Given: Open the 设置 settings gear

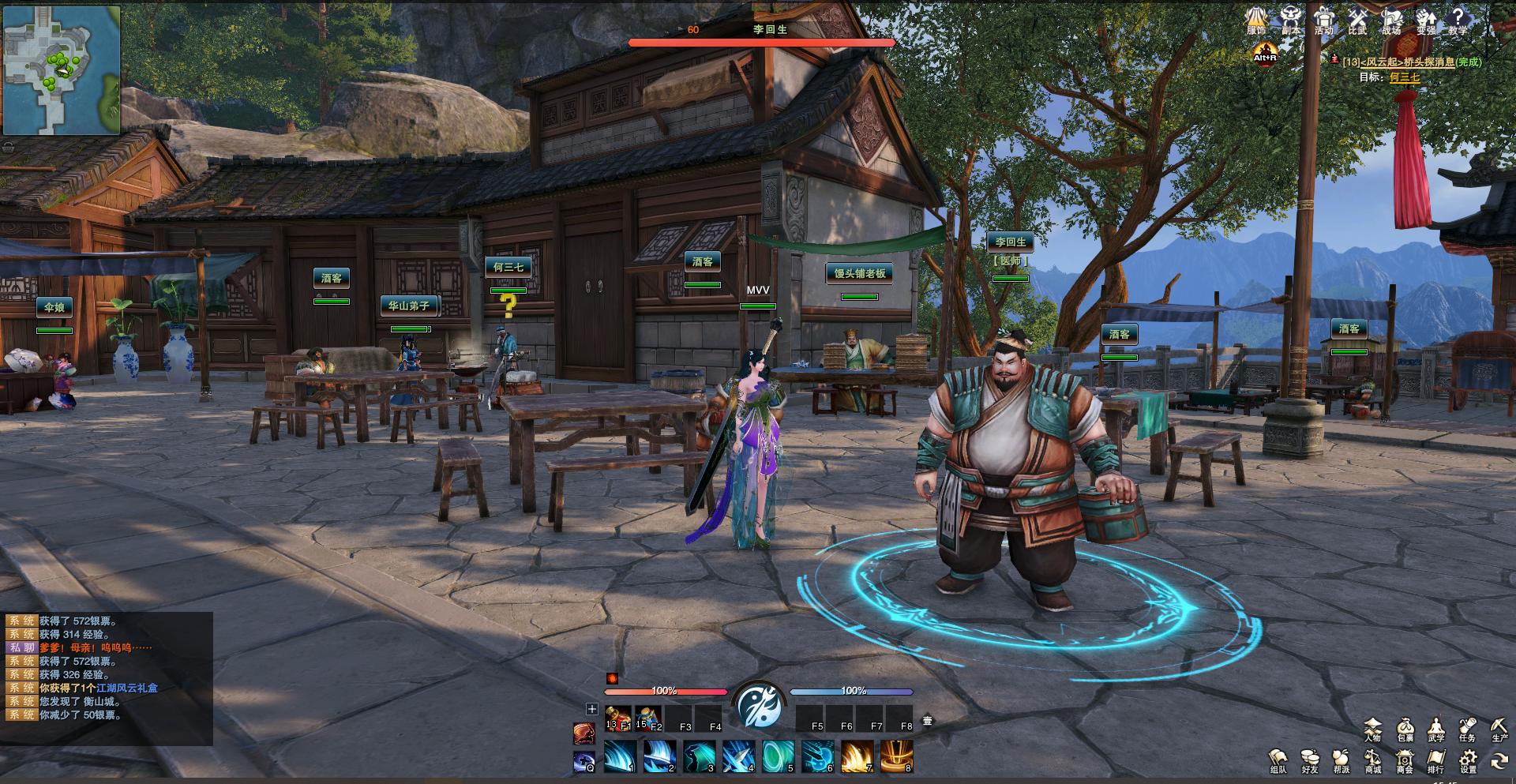Looking at the screenshot, I should [x=1468, y=760].
